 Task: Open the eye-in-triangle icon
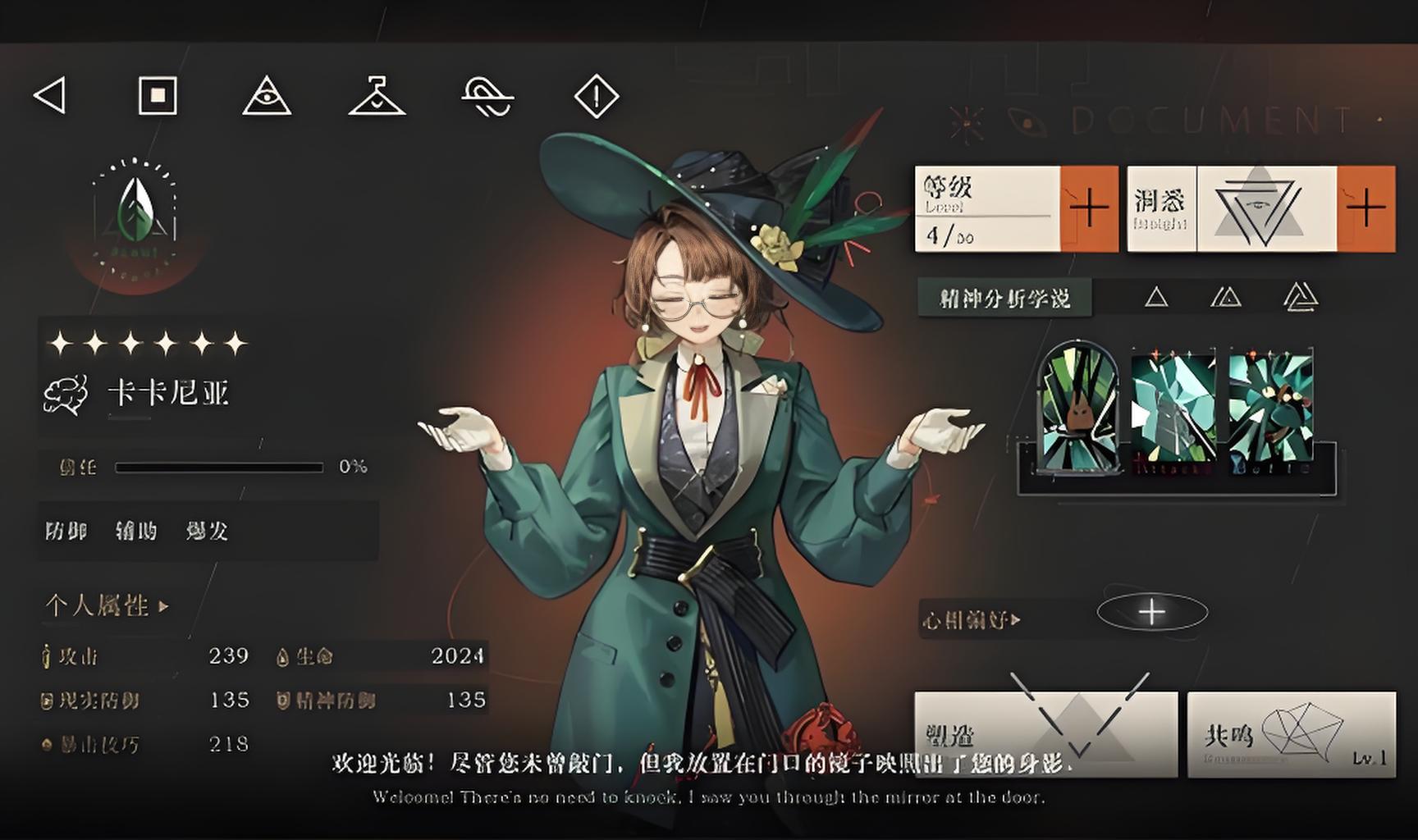pos(267,97)
